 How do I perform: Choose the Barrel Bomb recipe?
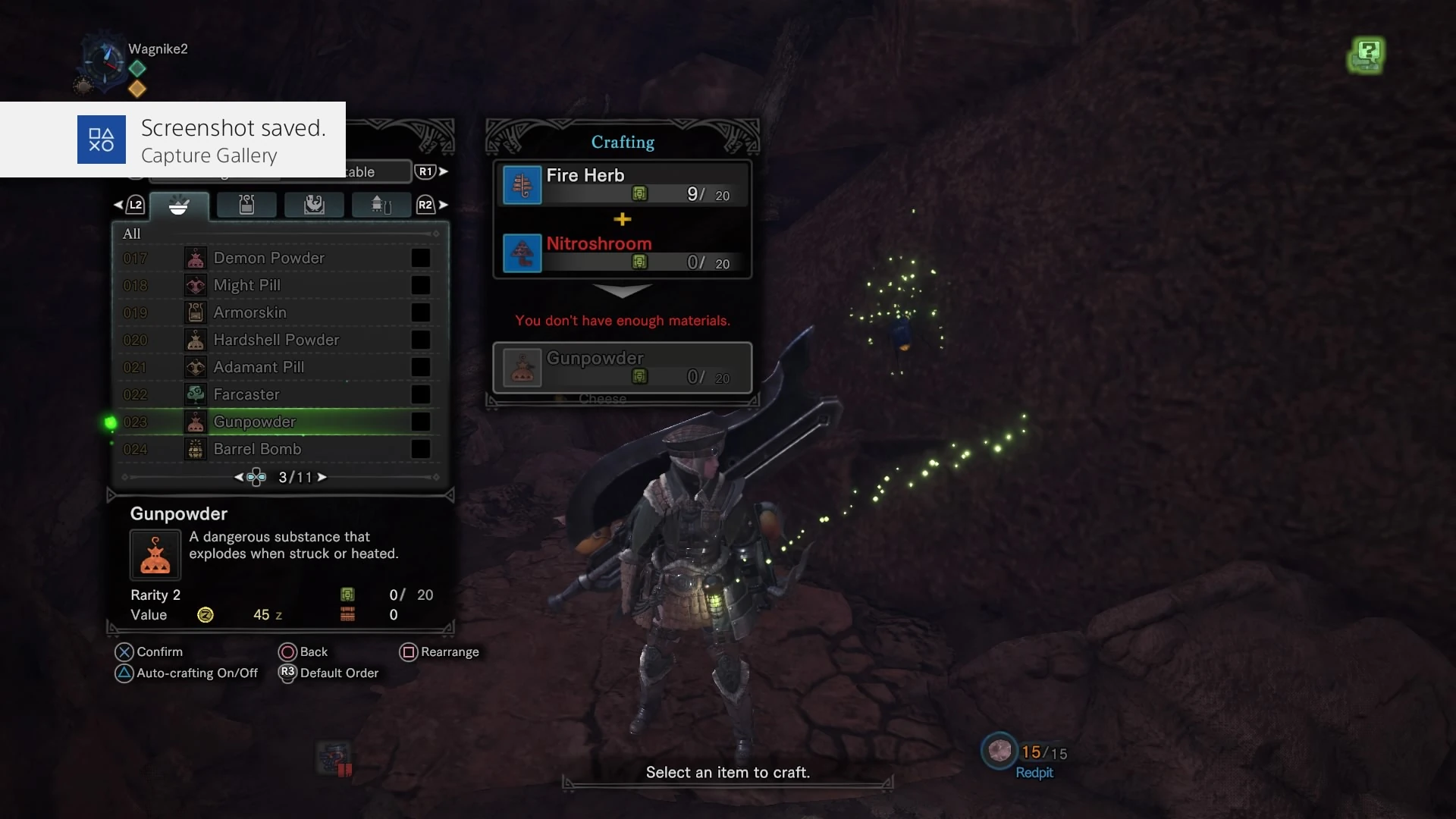click(x=257, y=449)
